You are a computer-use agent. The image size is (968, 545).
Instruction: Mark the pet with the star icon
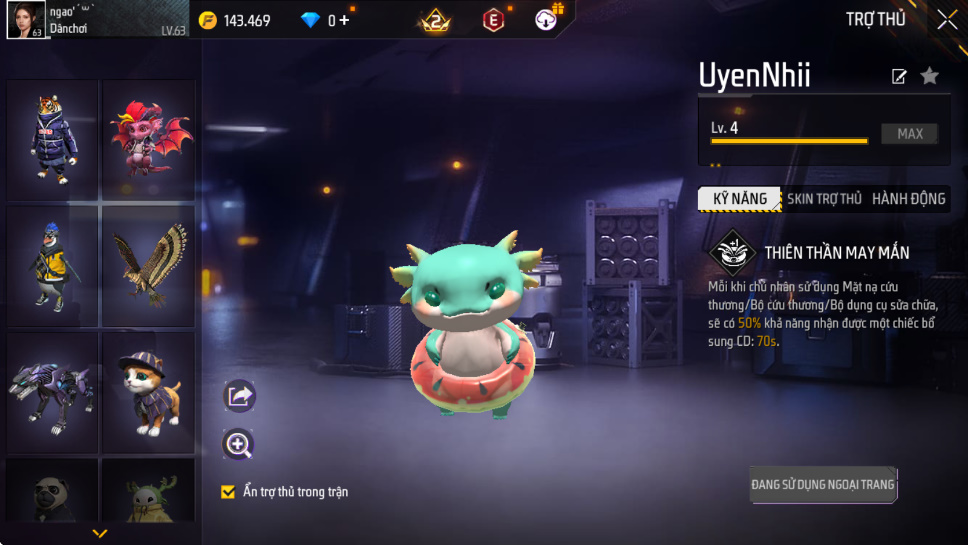[930, 76]
